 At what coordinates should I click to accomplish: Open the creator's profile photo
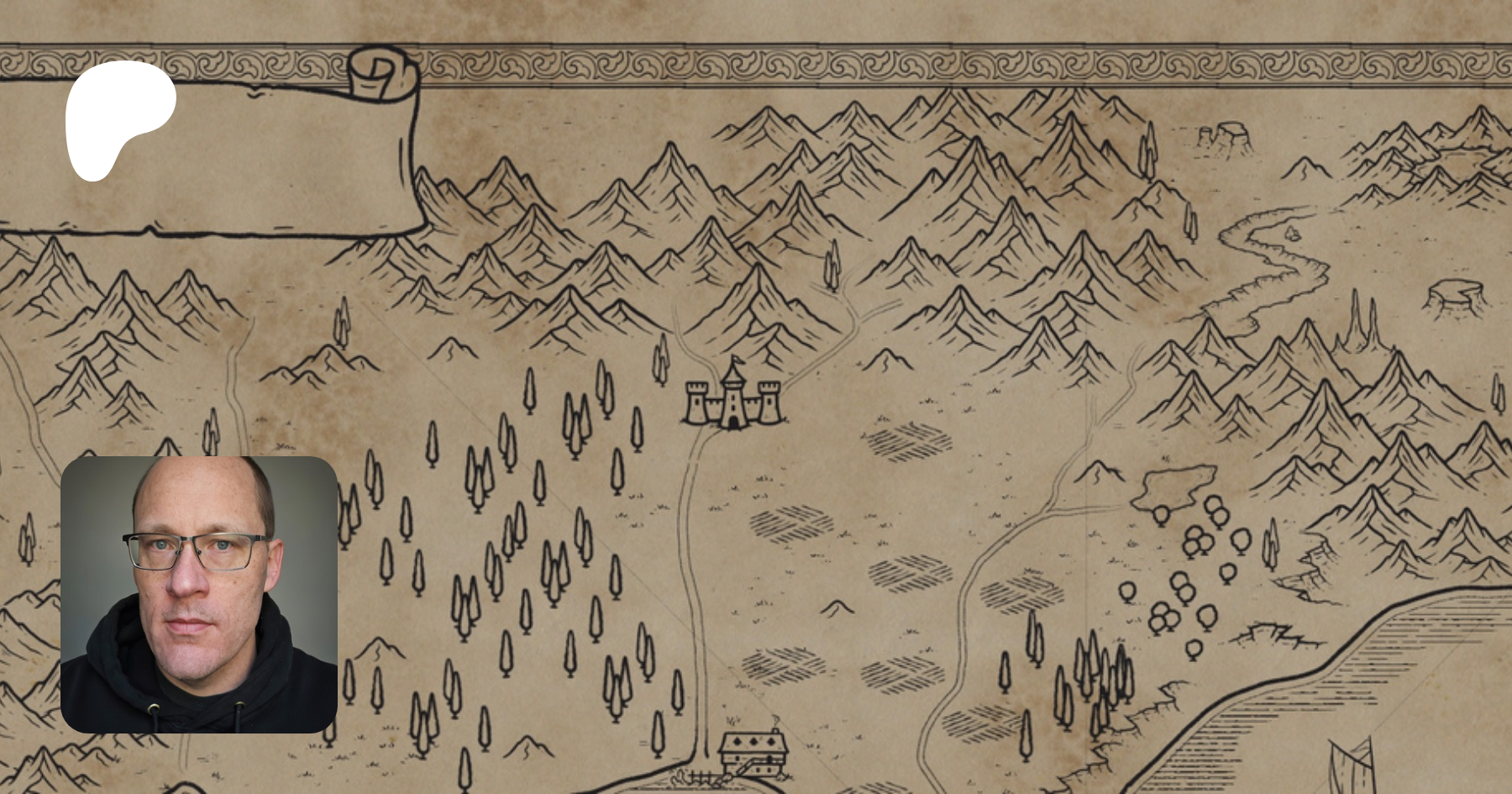[x=199, y=594]
